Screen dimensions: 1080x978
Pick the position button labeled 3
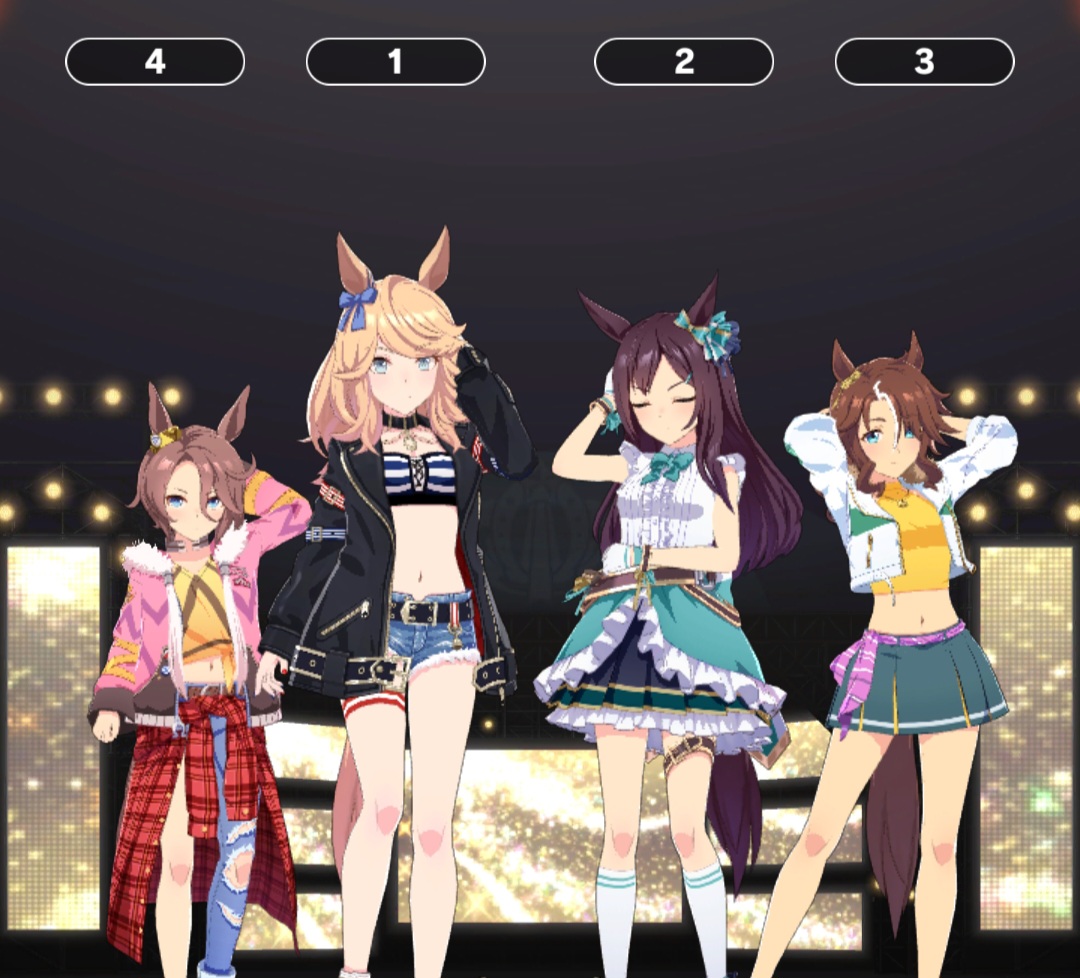[x=924, y=62]
